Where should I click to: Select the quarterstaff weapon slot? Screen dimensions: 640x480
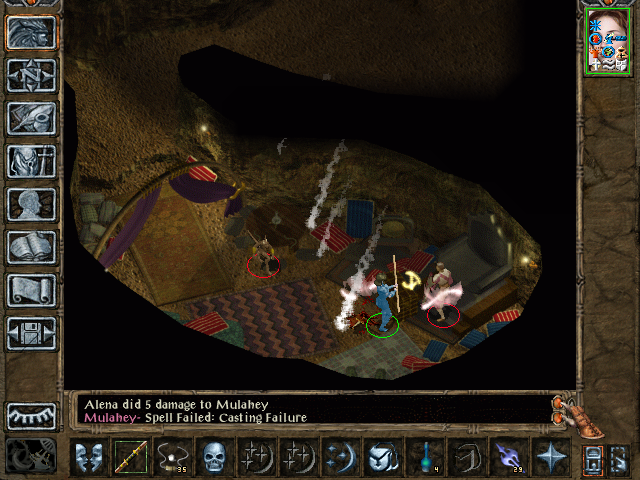[130, 457]
